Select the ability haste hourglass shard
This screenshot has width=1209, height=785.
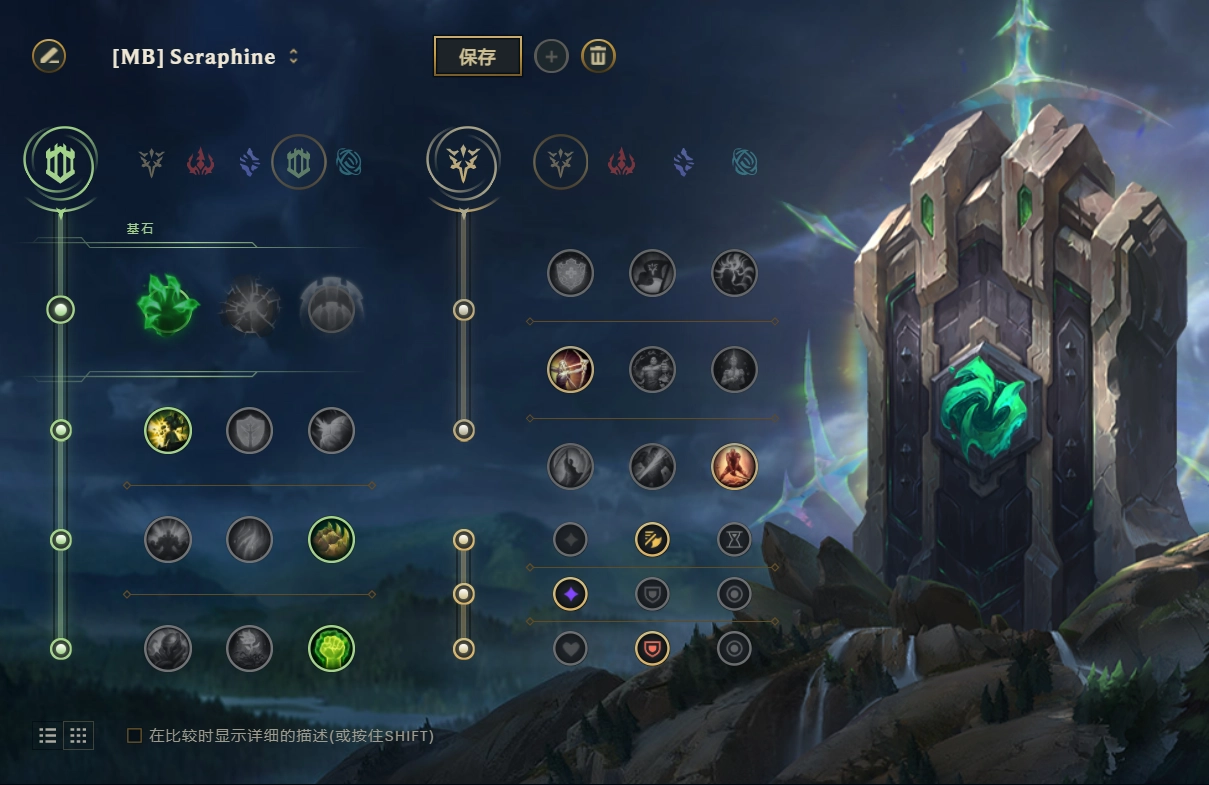click(x=734, y=540)
